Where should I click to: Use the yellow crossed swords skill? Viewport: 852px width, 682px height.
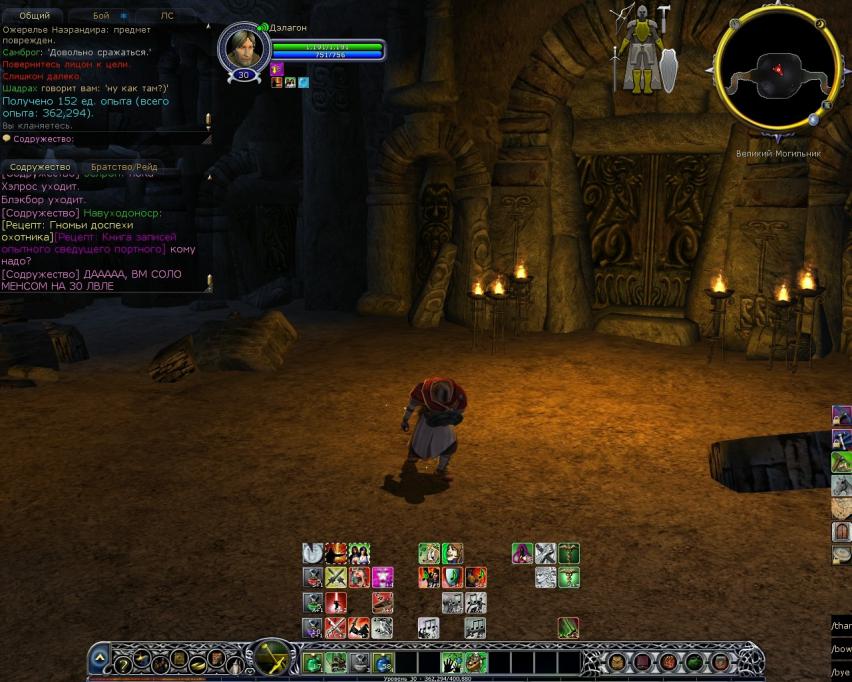(335, 577)
